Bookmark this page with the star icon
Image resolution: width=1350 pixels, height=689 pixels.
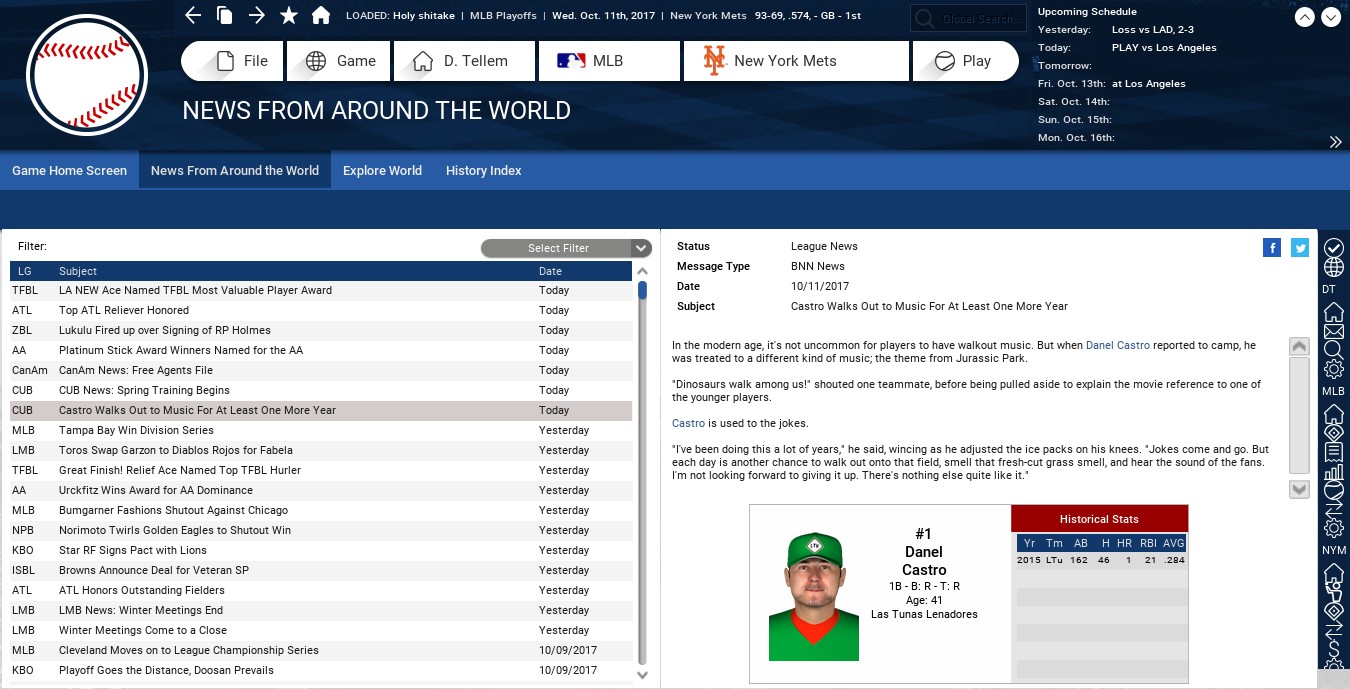[289, 15]
